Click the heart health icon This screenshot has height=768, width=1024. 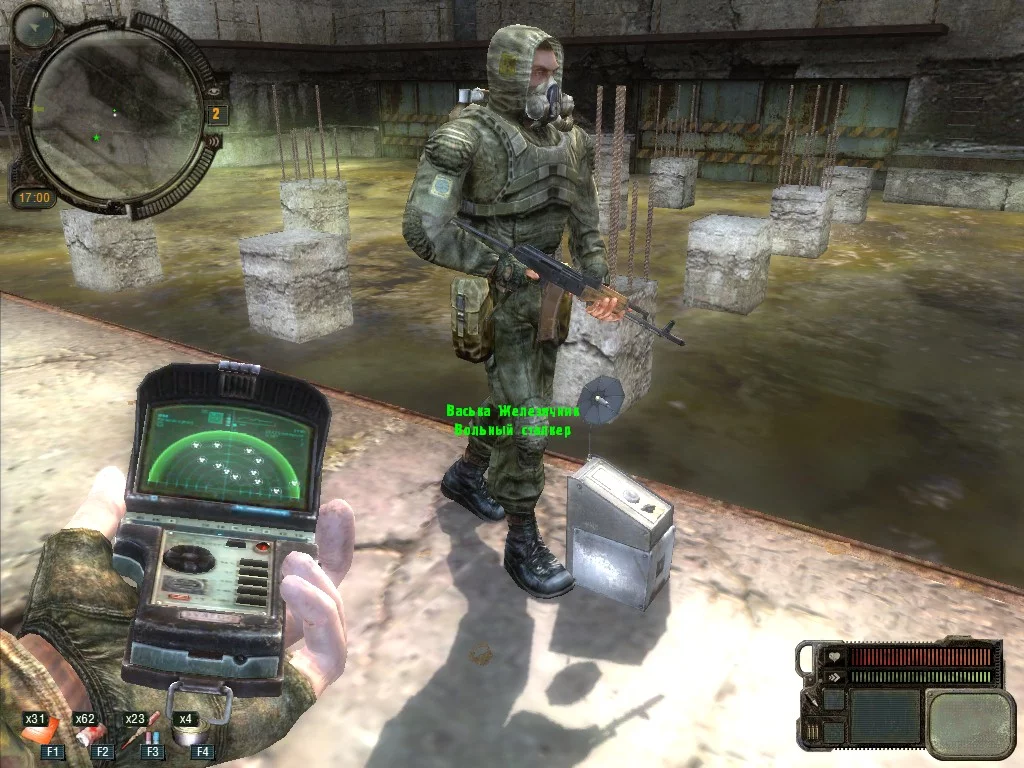coord(833,658)
